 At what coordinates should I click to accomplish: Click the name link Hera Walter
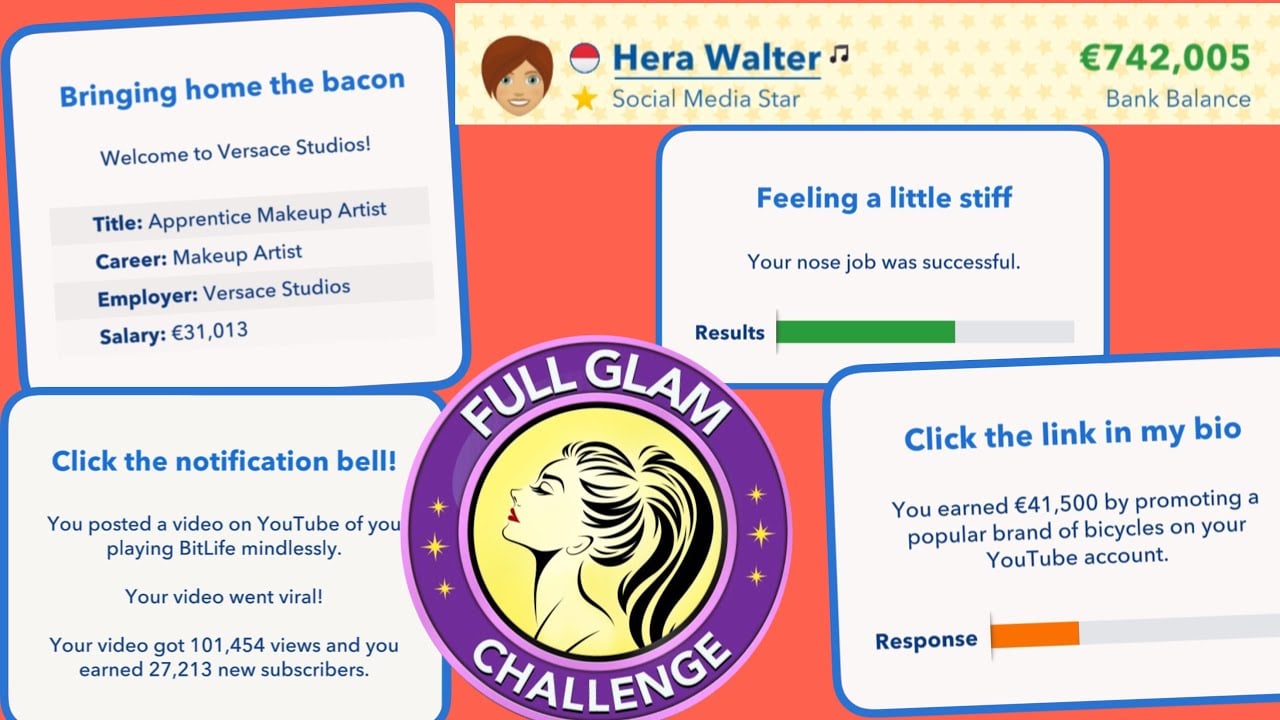(716, 58)
